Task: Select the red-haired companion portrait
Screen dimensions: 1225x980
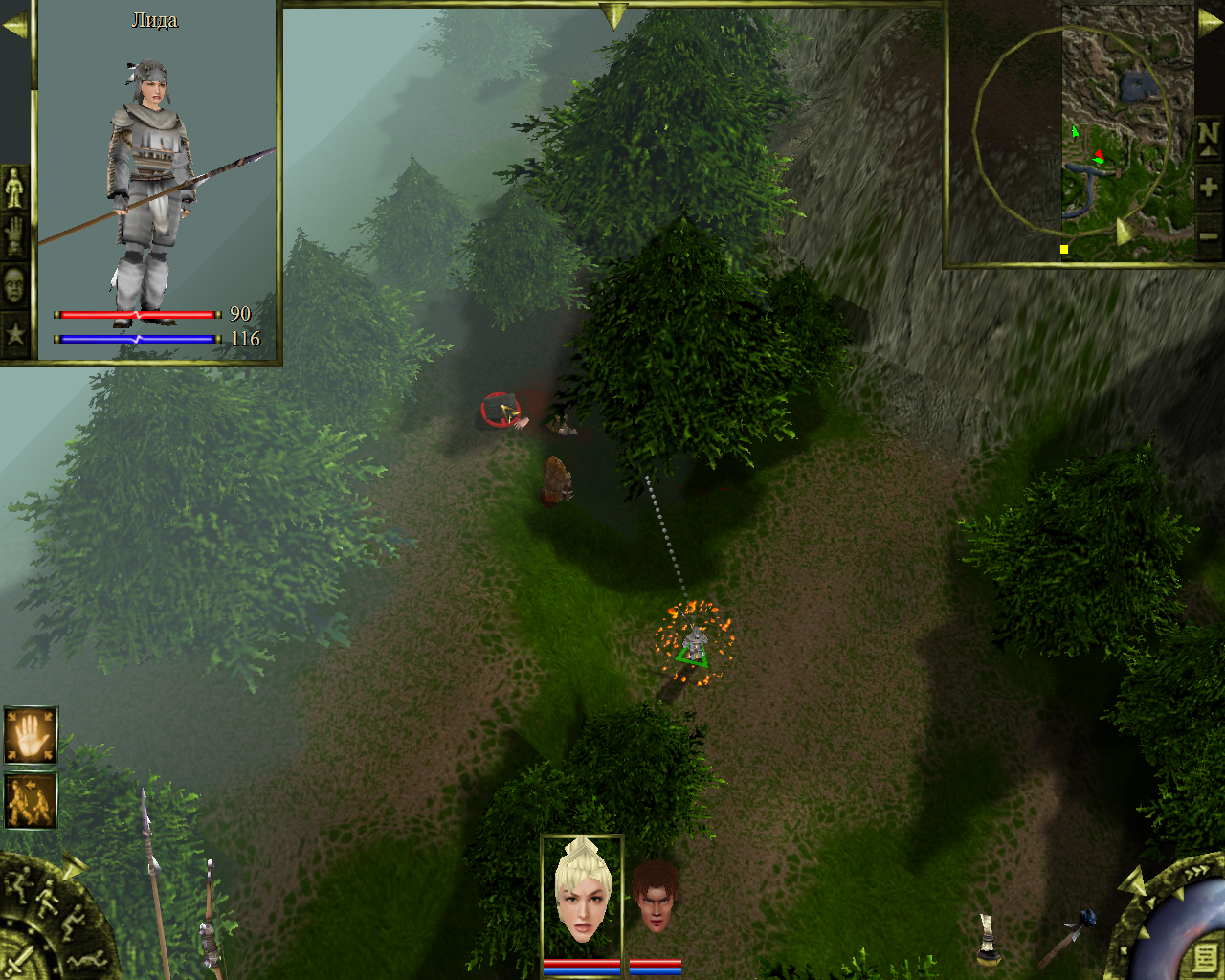Action: pyautogui.click(x=656, y=898)
